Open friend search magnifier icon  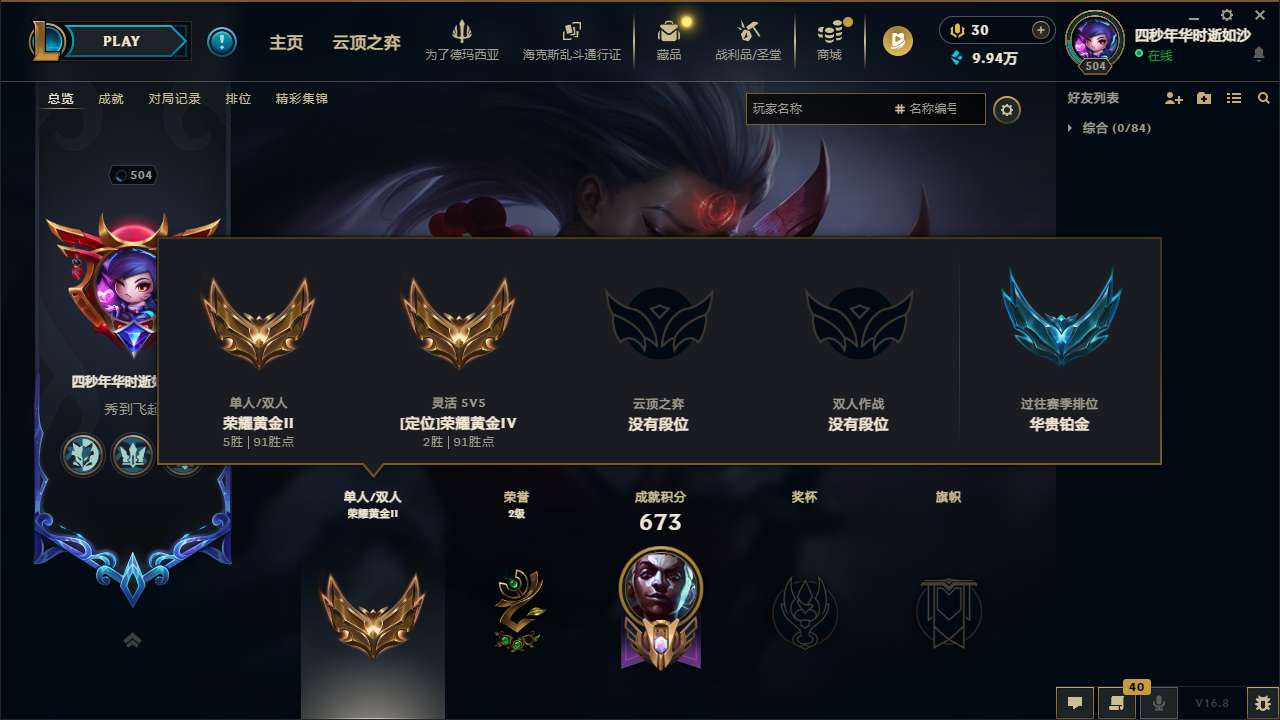[x=1263, y=97]
